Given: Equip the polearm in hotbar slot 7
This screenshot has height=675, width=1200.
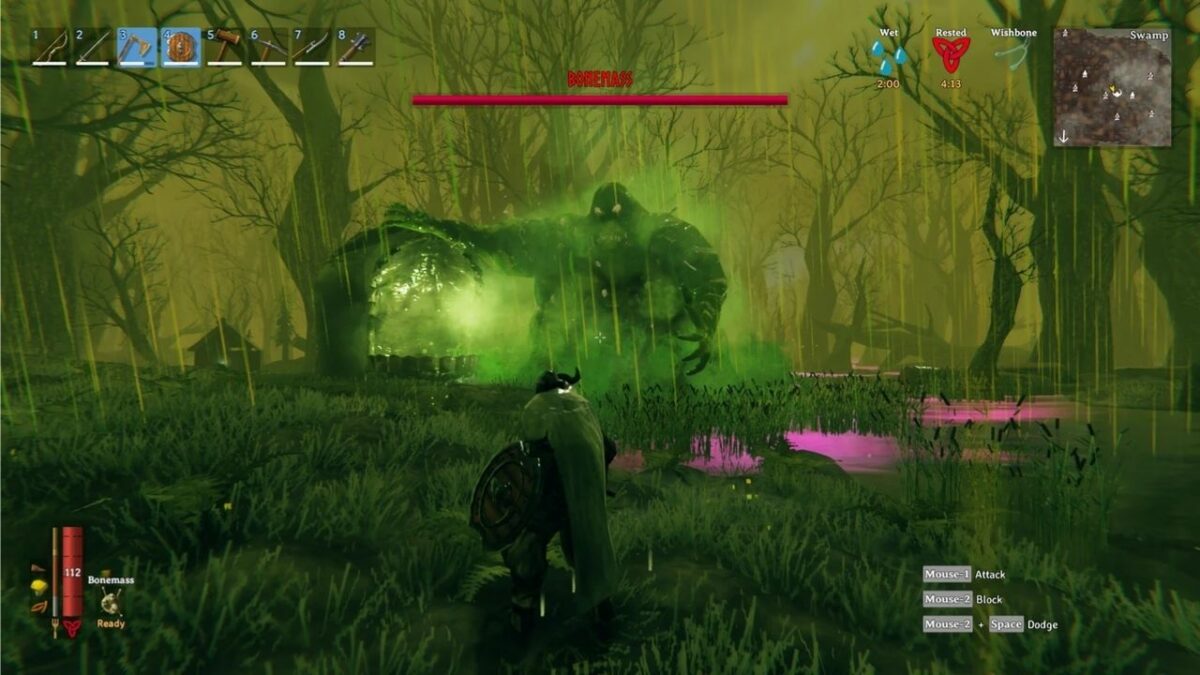Looking at the screenshot, I should pos(312,47).
